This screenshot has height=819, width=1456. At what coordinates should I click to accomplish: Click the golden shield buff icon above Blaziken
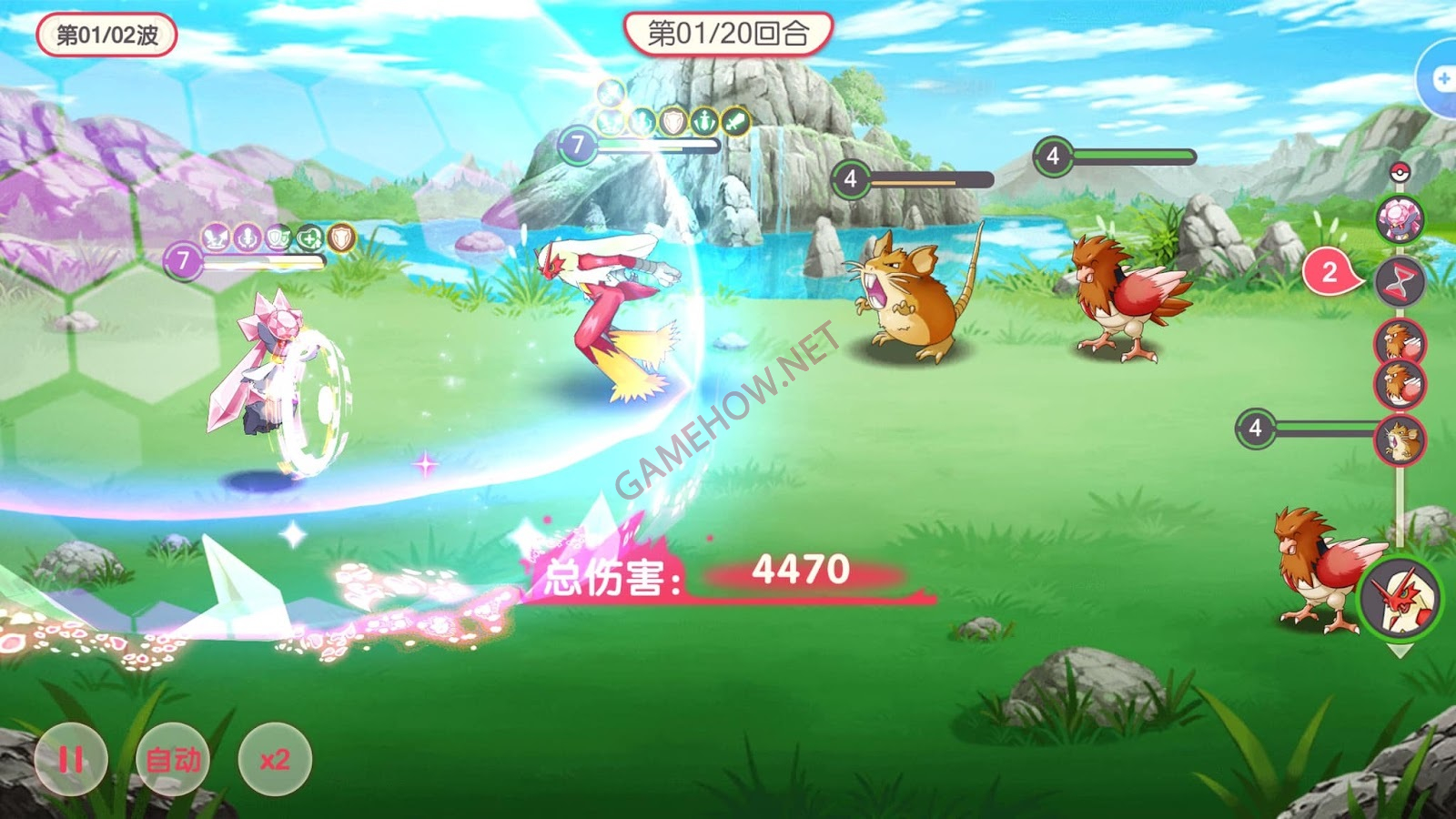673,119
